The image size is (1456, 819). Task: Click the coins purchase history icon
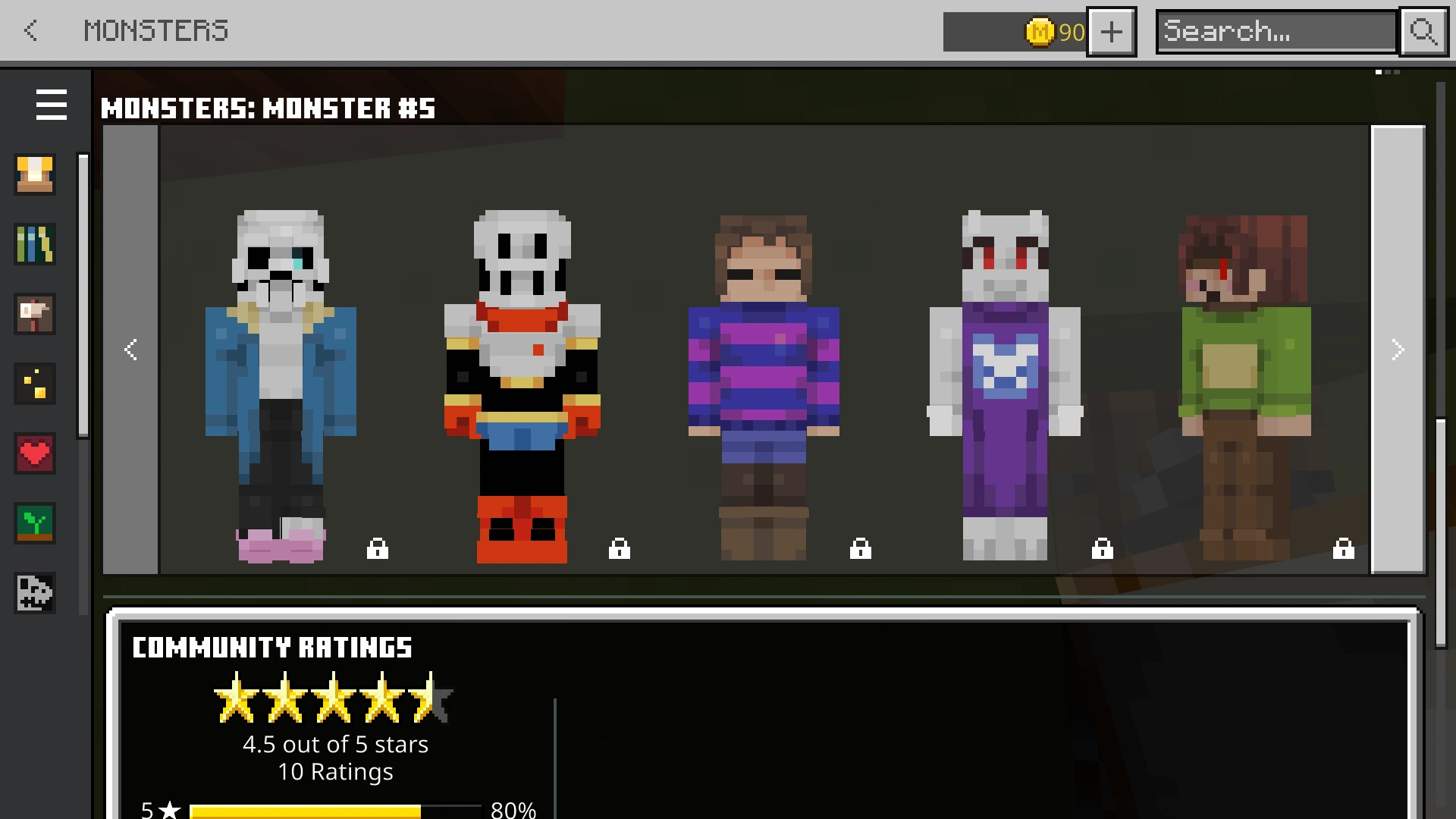tap(35, 384)
